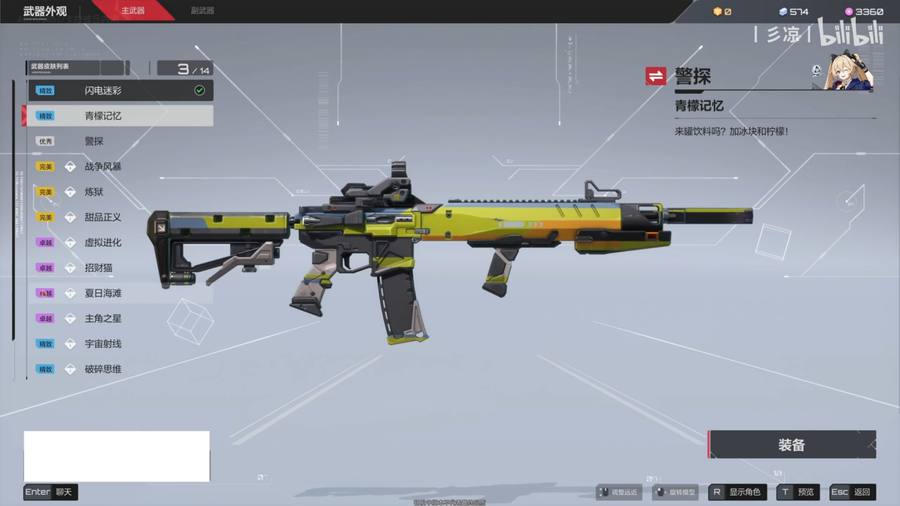Select the 闪电迷彩 skin row
Image resolution: width=900 pixels, height=506 pixels.
pyautogui.click(x=120, y=90)
